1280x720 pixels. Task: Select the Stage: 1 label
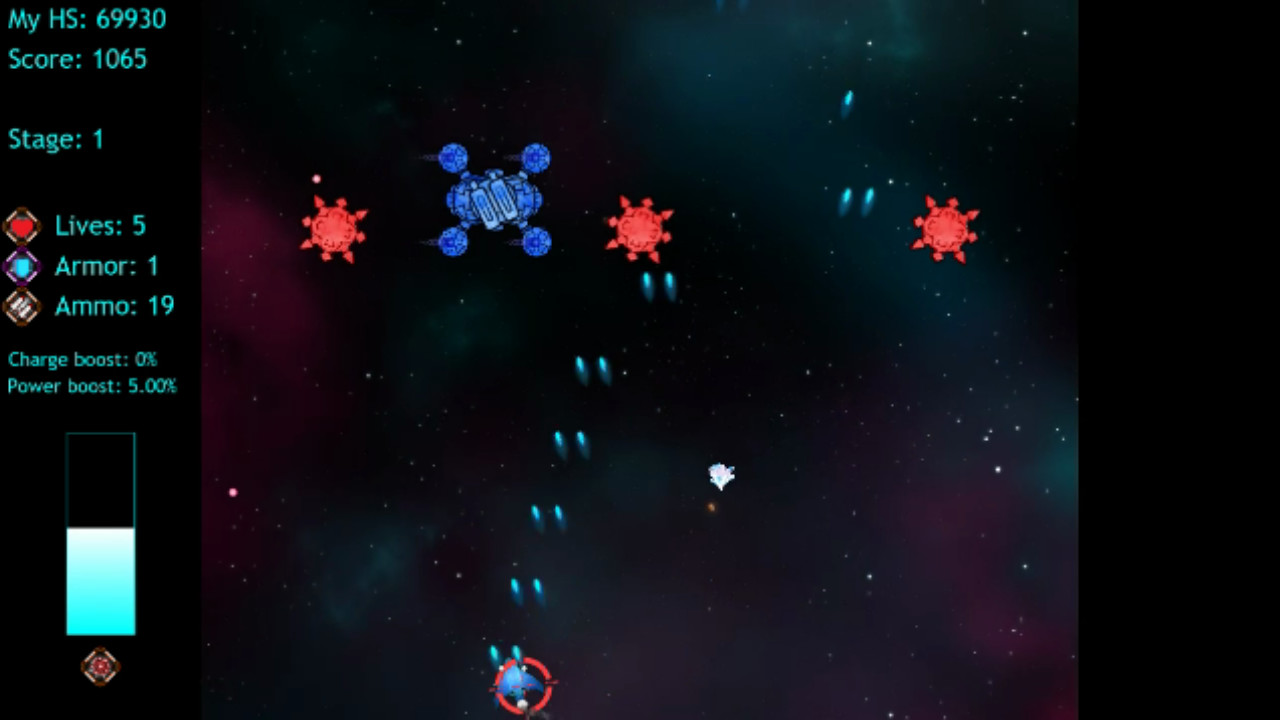pos(55,139)
